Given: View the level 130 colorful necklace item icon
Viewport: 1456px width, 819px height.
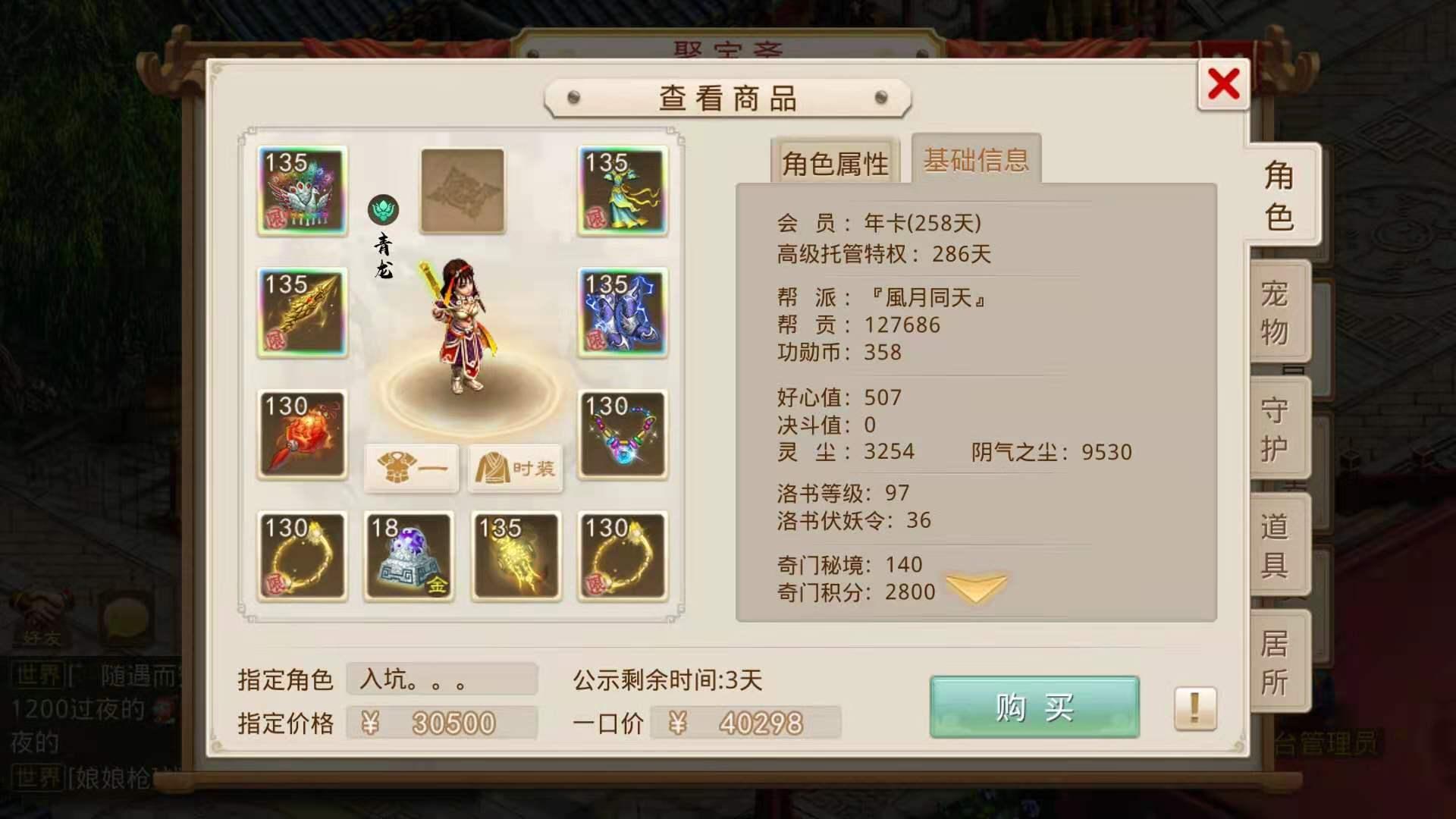Looking at the screenshot, I should pyautogui.click(x=623, y=436).
